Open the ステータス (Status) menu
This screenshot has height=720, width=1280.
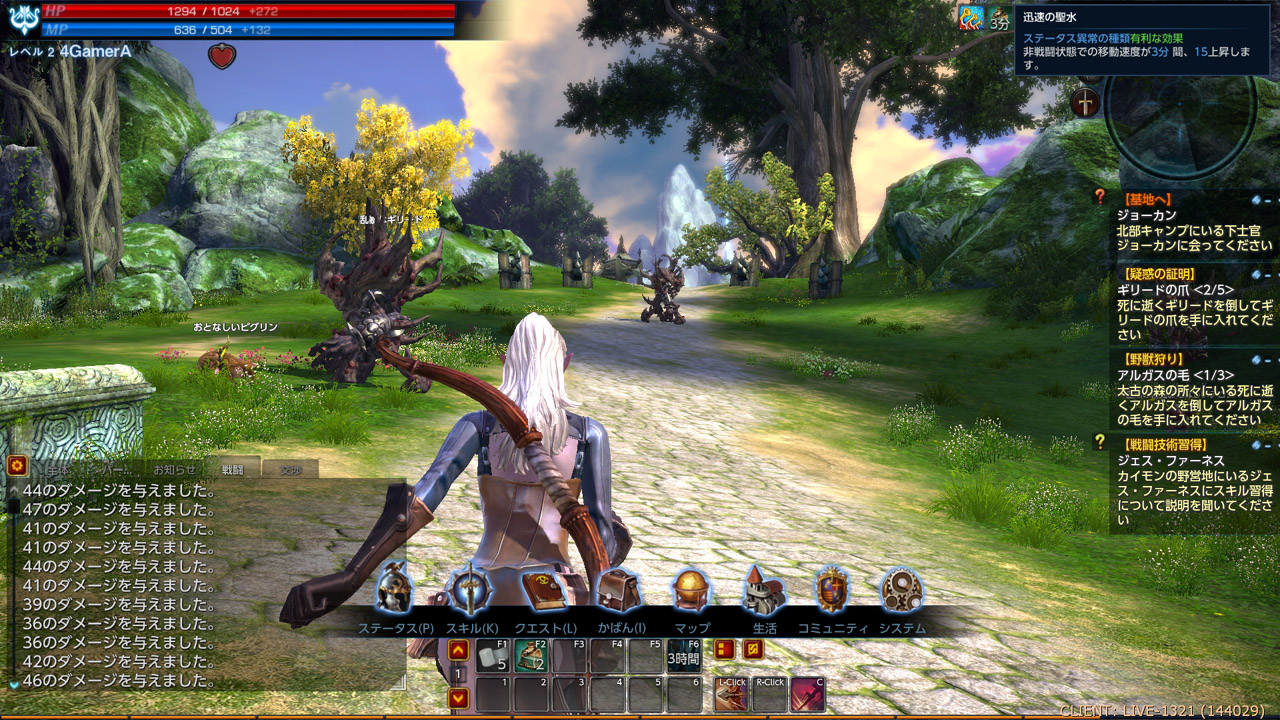point(394,593)
